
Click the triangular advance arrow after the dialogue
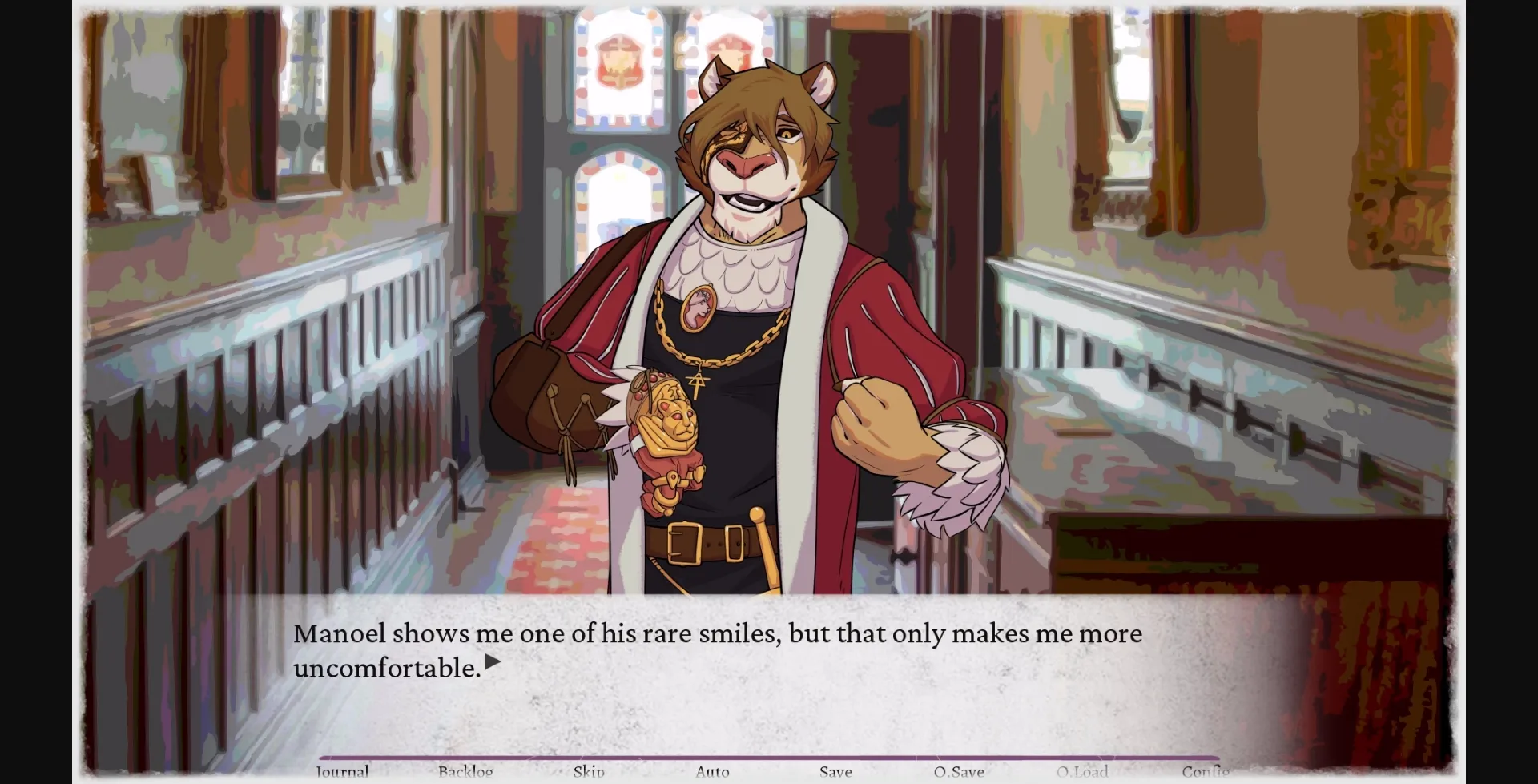pyautogui.click(x=492, y=662)
